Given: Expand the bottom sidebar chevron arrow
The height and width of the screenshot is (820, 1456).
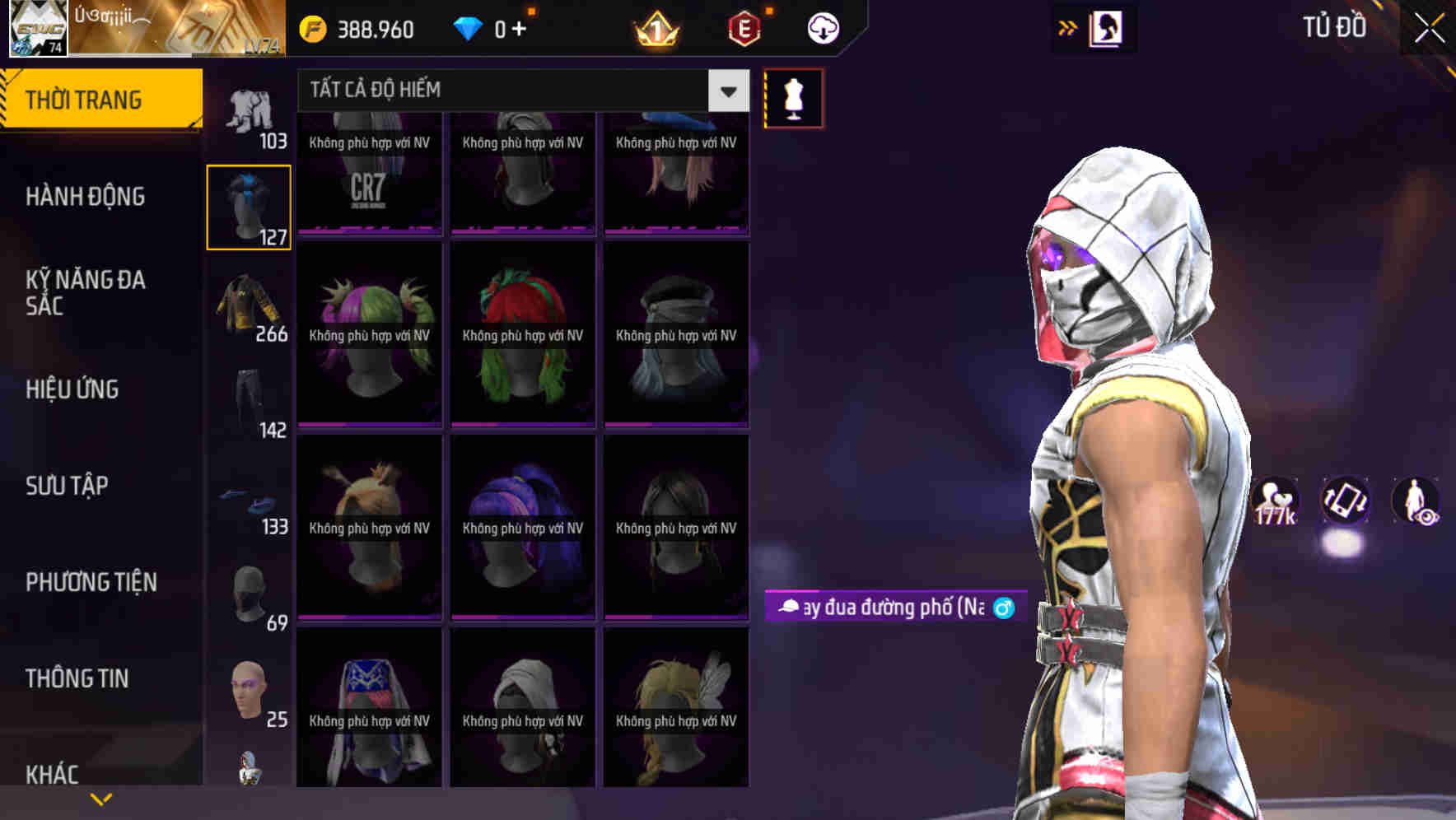Looking at the screenshot, I should coord(101,798).
